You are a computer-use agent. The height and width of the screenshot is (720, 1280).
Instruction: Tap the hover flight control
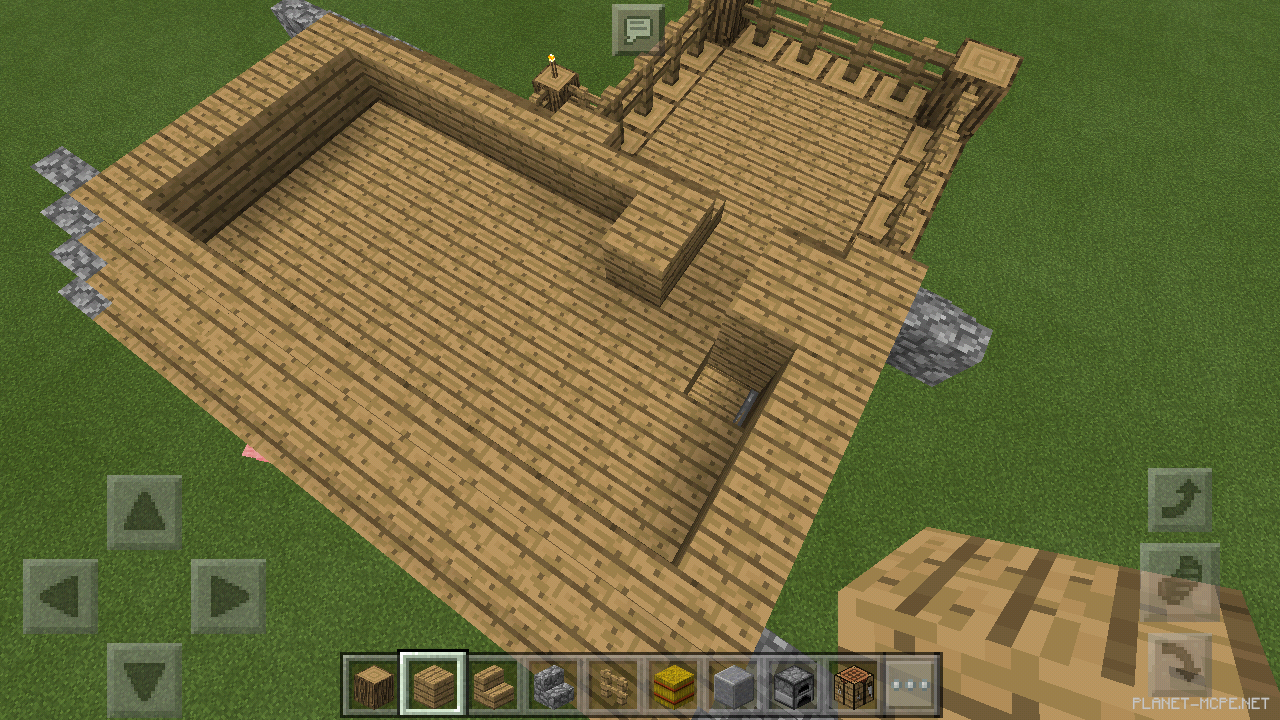pos(1178,585)
